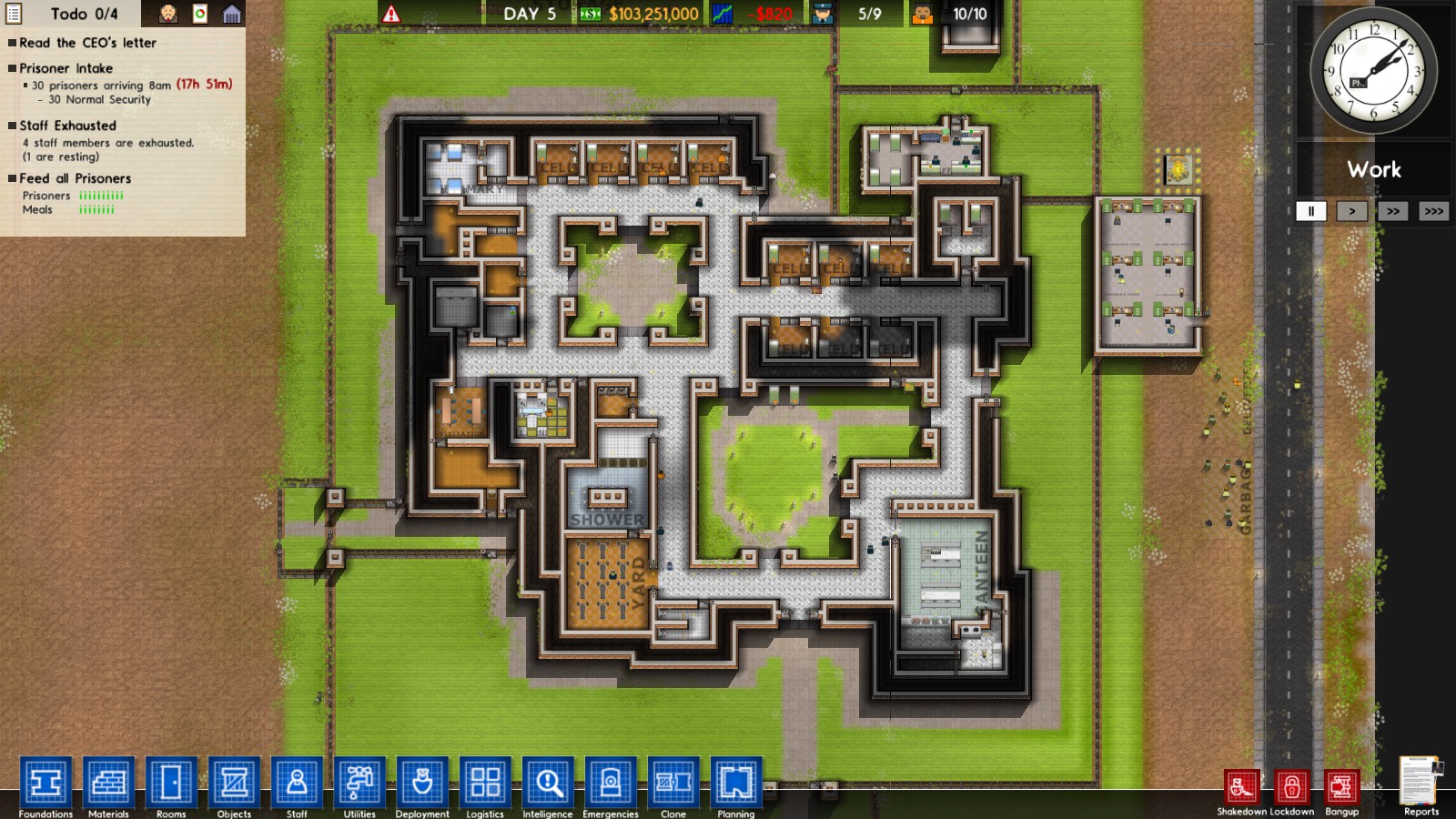Open the Staff hiring menu
Image resolution: width=1456 pixels, height=819 pixels.
pos(297,781)
